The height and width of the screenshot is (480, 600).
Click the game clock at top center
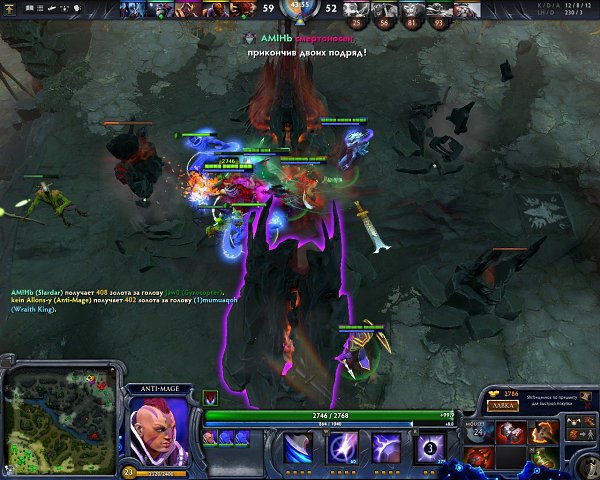pyautogui.click(x=299, y=7)
